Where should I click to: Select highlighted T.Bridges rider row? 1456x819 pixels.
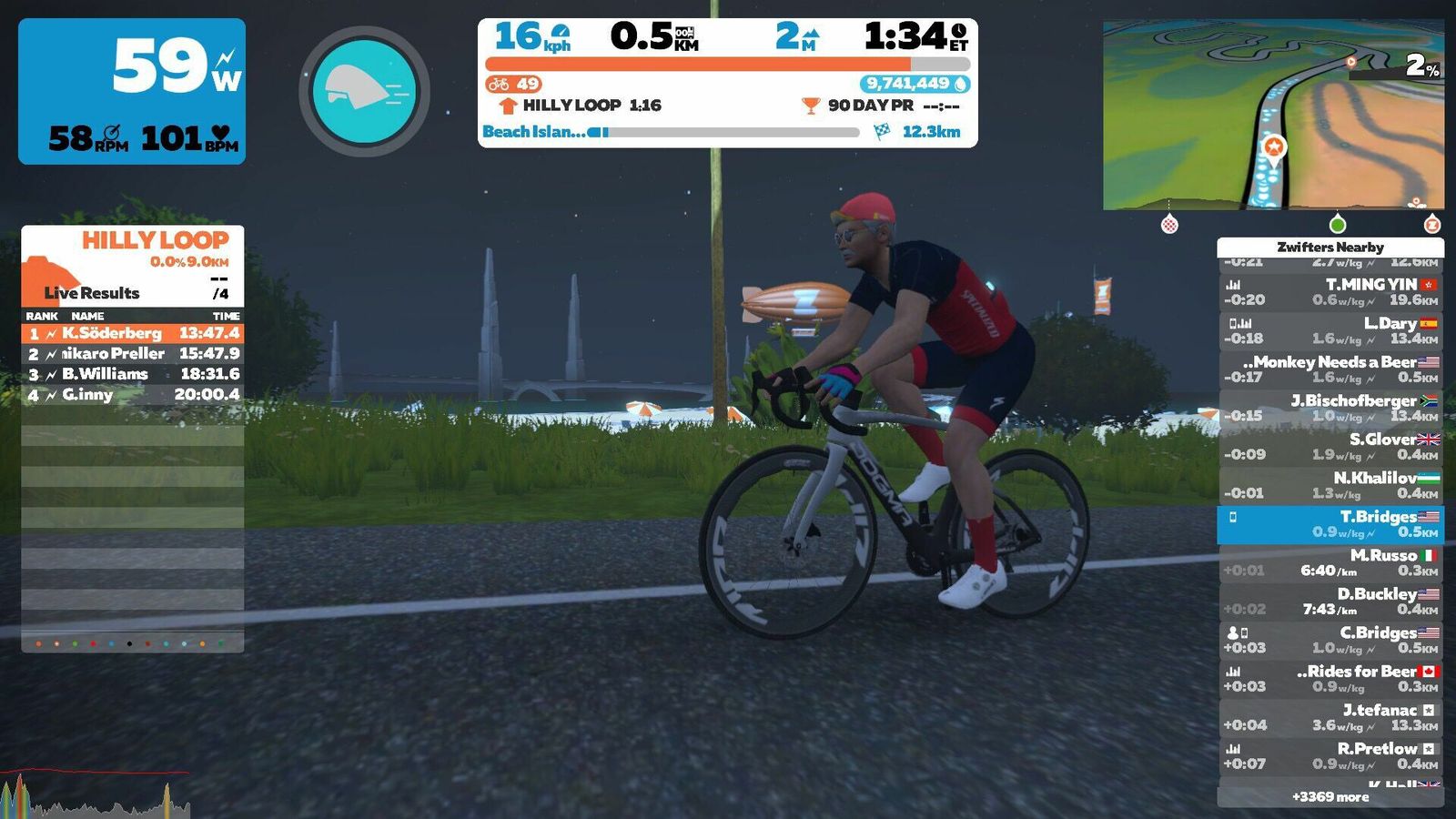pos(1330,524)
